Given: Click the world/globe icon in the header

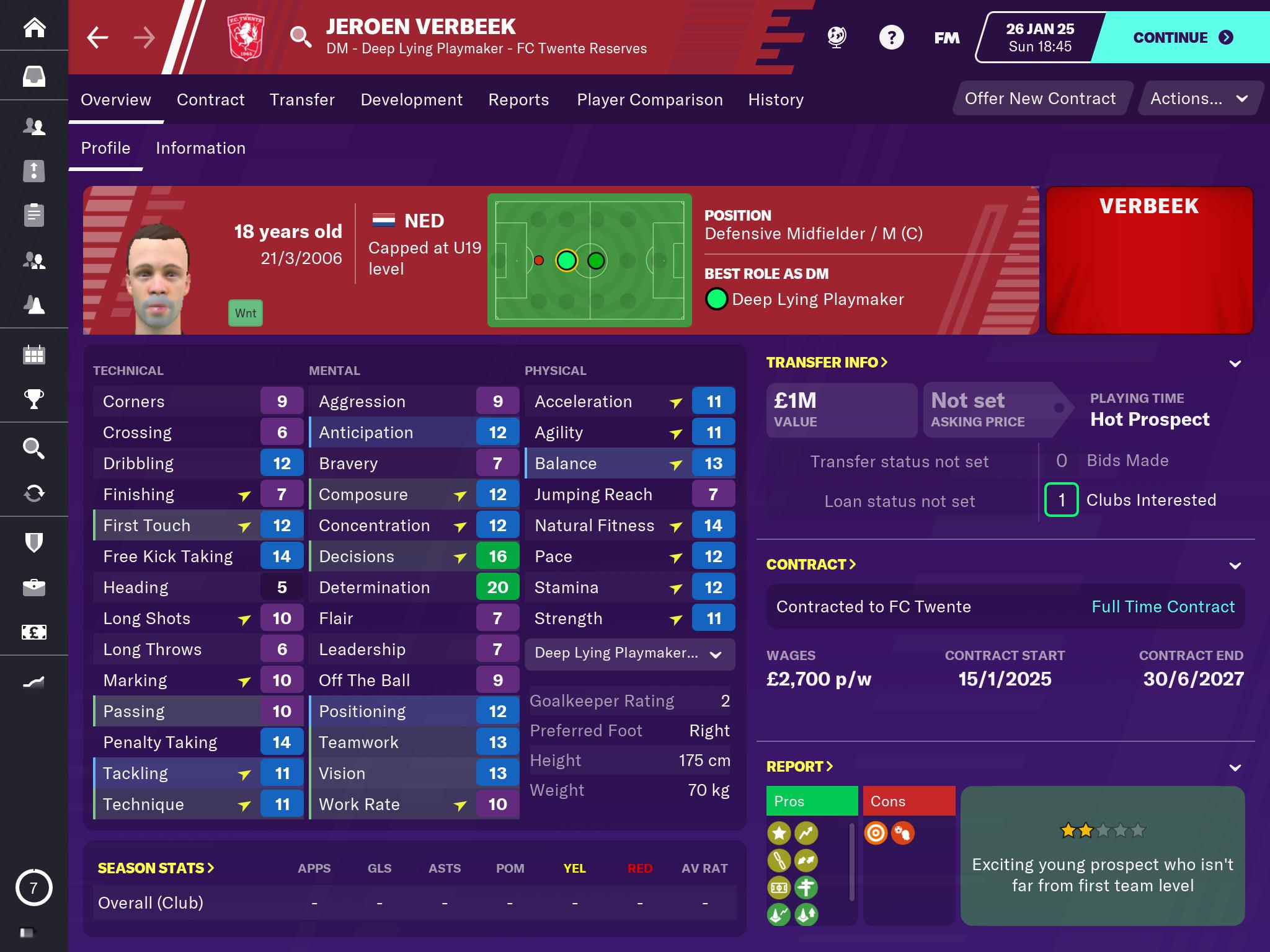Looking at the screenshot, I should (x=836, y=37).
